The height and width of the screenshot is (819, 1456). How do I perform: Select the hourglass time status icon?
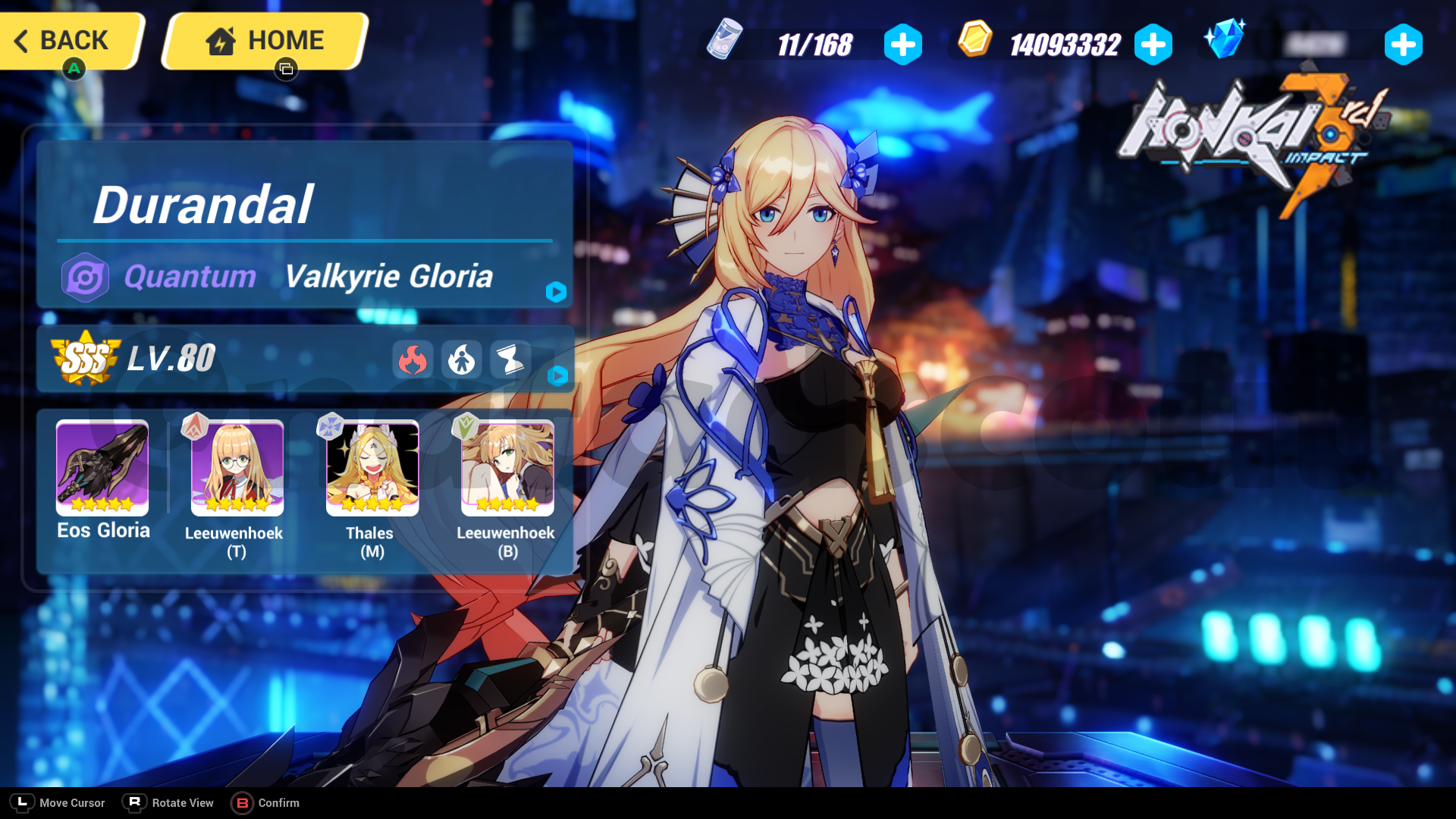coord(510,360)
